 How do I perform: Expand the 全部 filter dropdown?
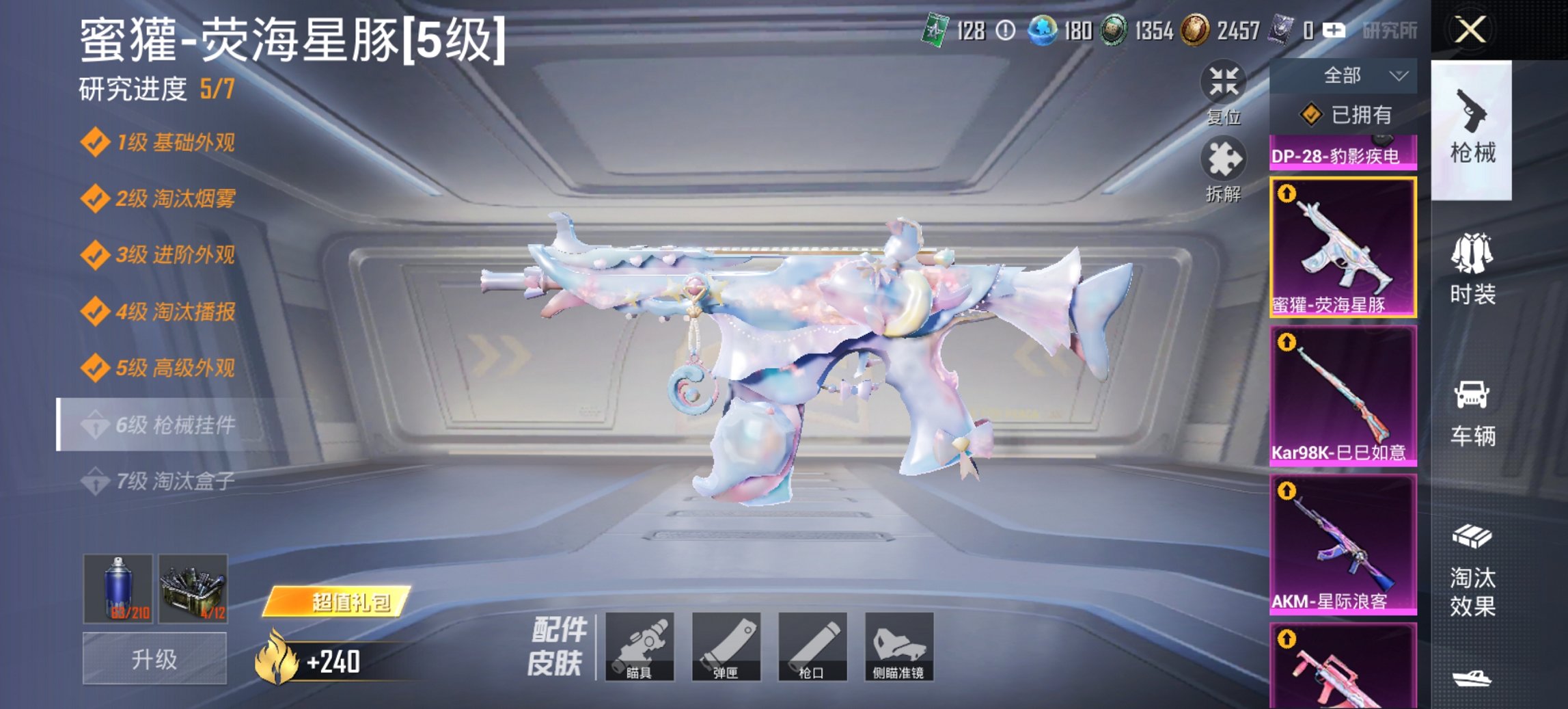coord(1342,75)
